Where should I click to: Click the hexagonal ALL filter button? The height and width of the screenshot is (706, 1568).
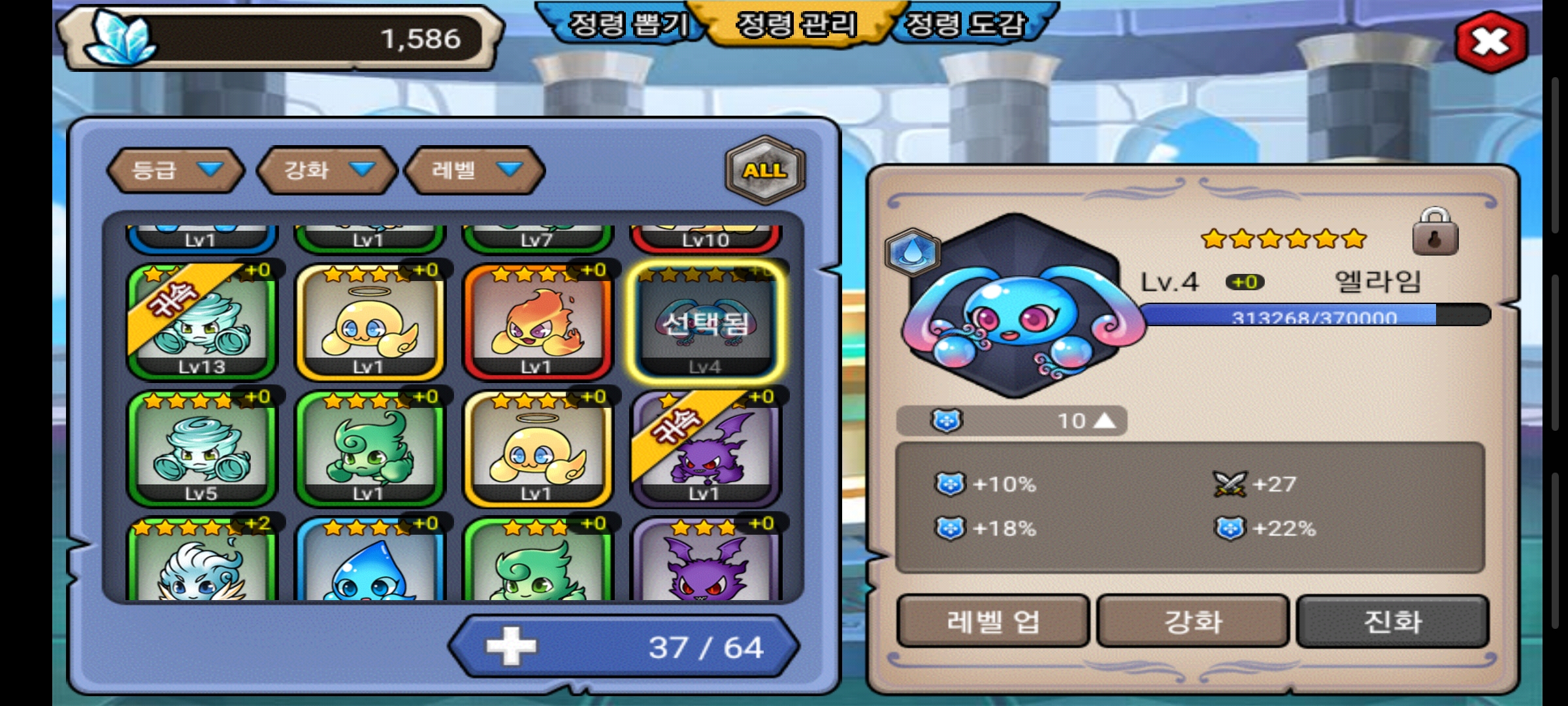[x=764, y=170]
